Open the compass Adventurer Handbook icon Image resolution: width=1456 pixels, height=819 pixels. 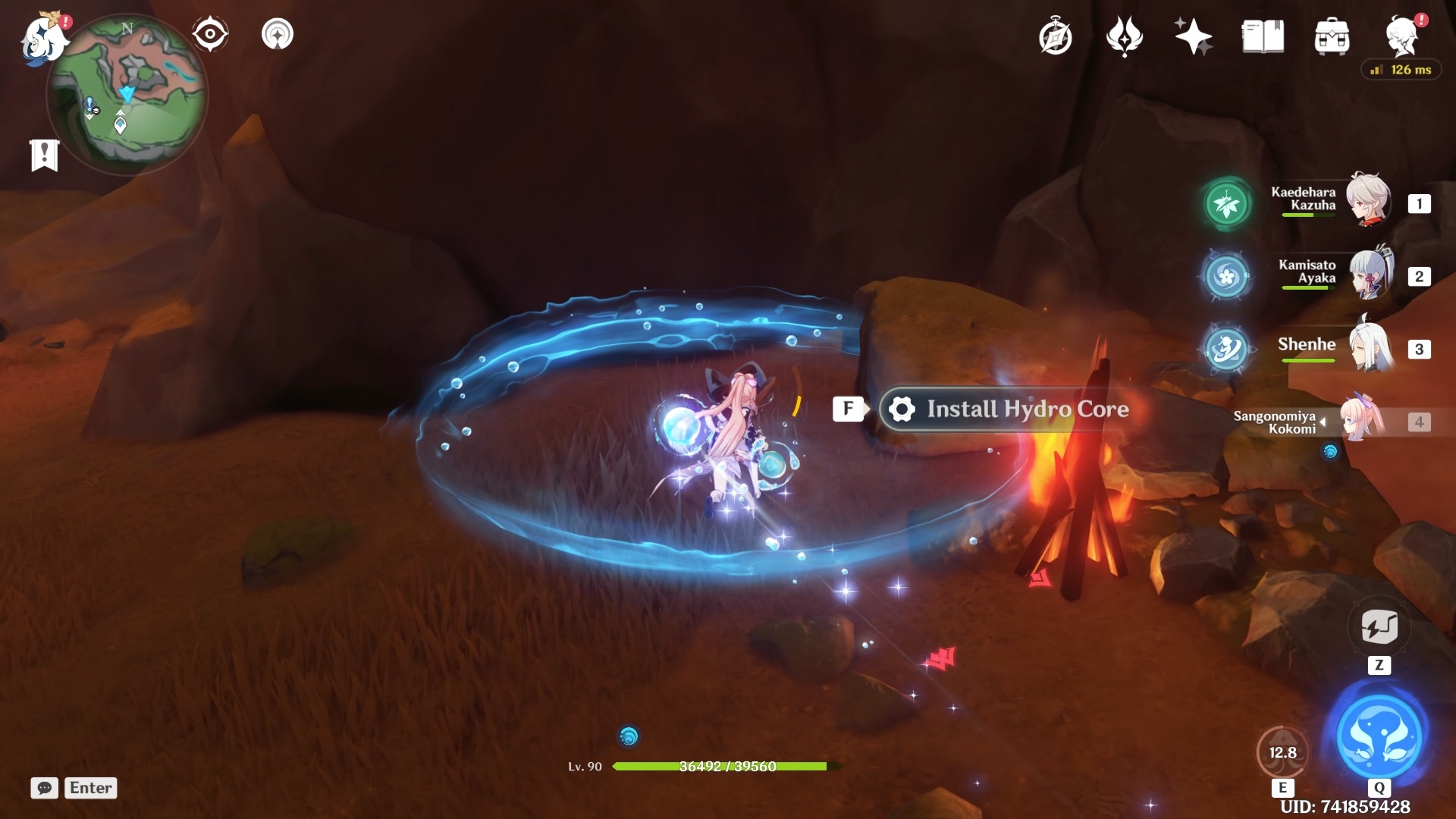[x=1056, y=37]
